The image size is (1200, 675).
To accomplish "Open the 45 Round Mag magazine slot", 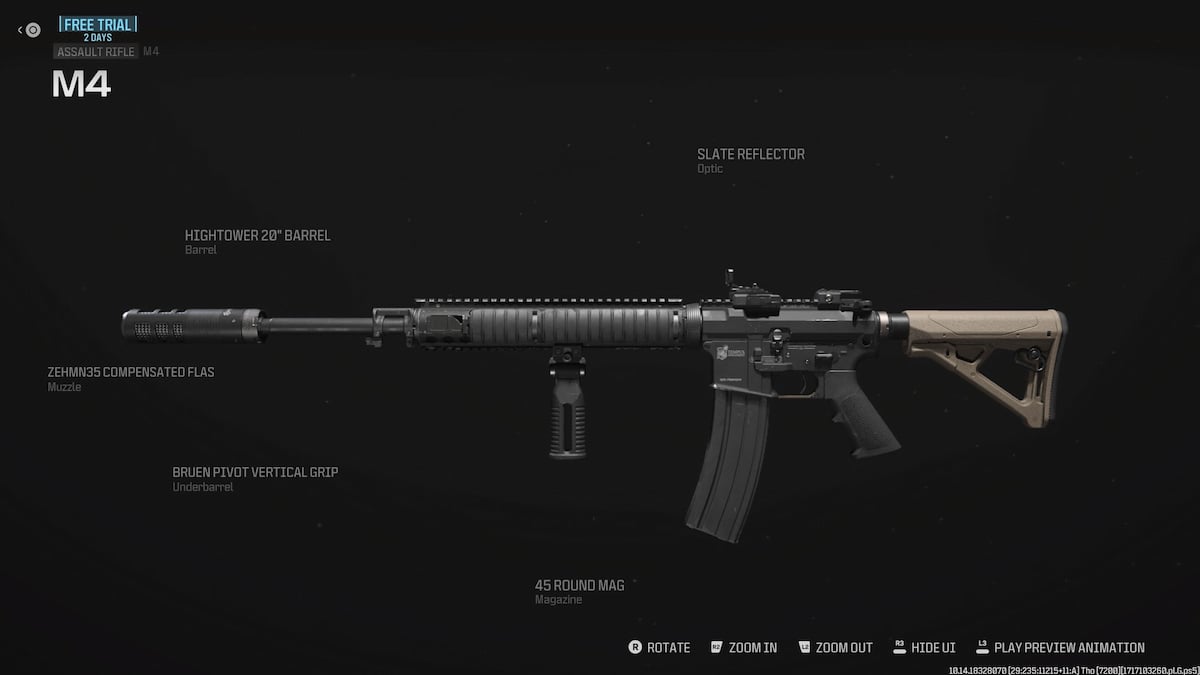I will 579,586.
